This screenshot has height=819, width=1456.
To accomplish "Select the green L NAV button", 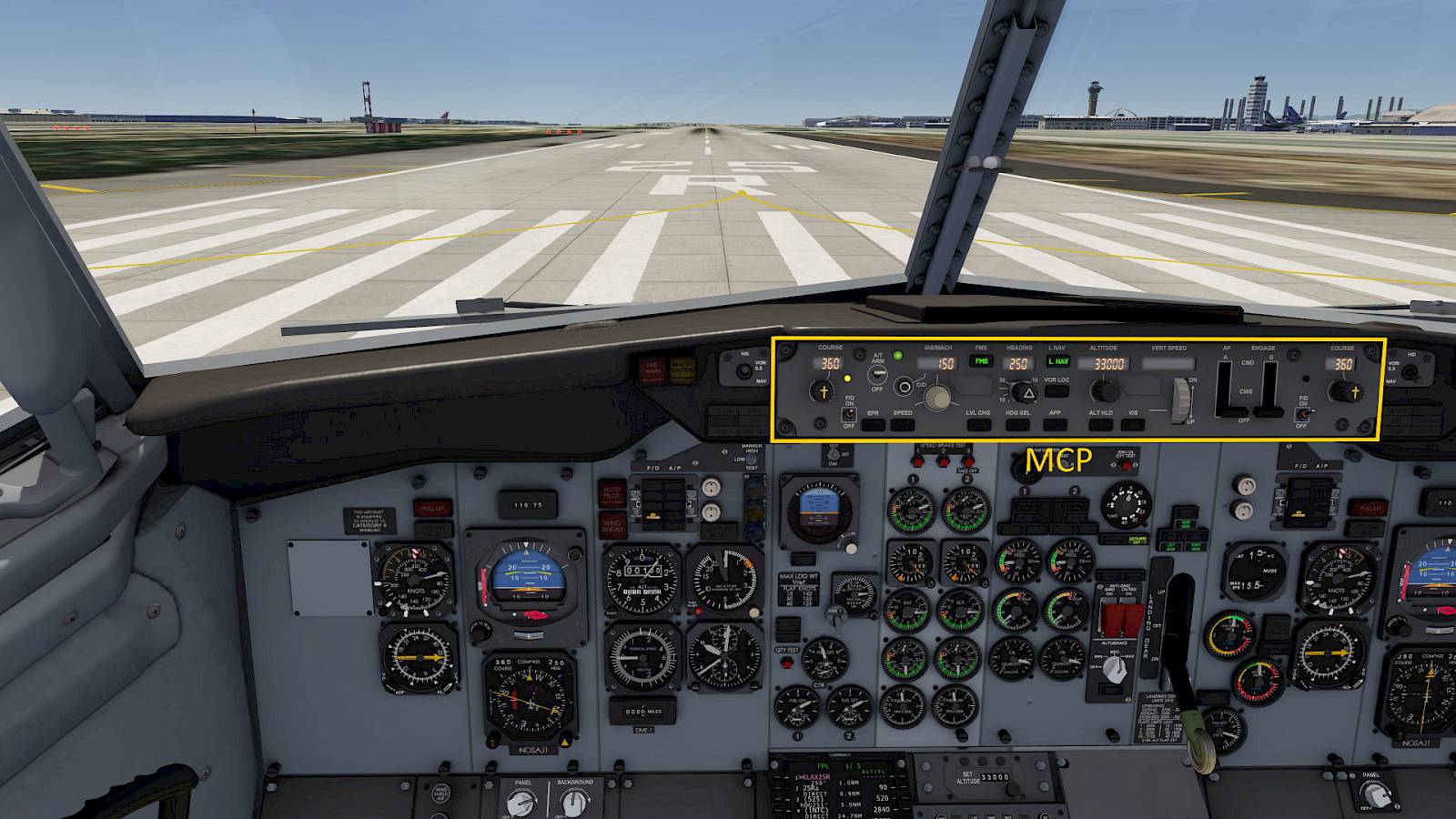I will (x=1057, y=361).
